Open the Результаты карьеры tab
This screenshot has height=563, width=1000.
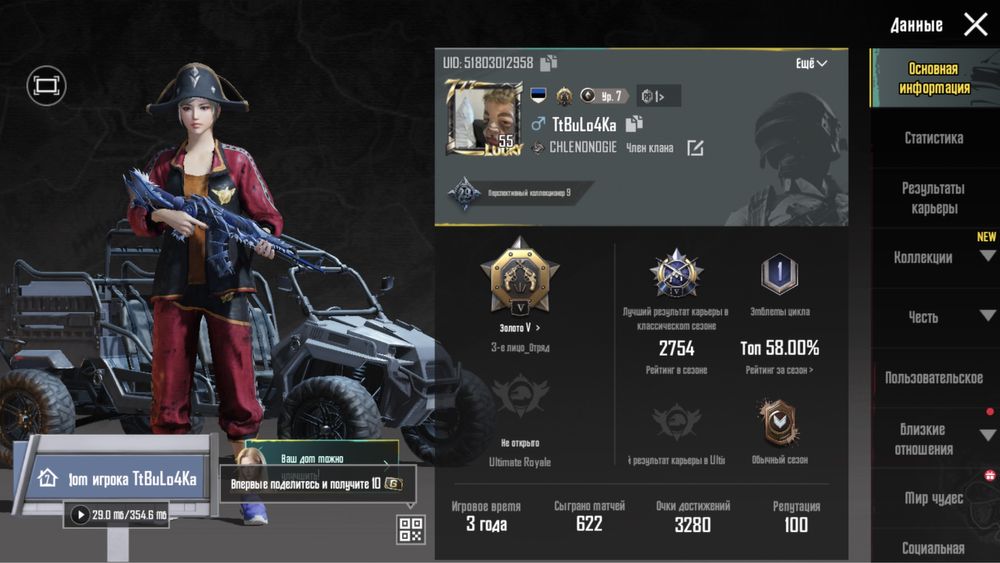(933, 198)
